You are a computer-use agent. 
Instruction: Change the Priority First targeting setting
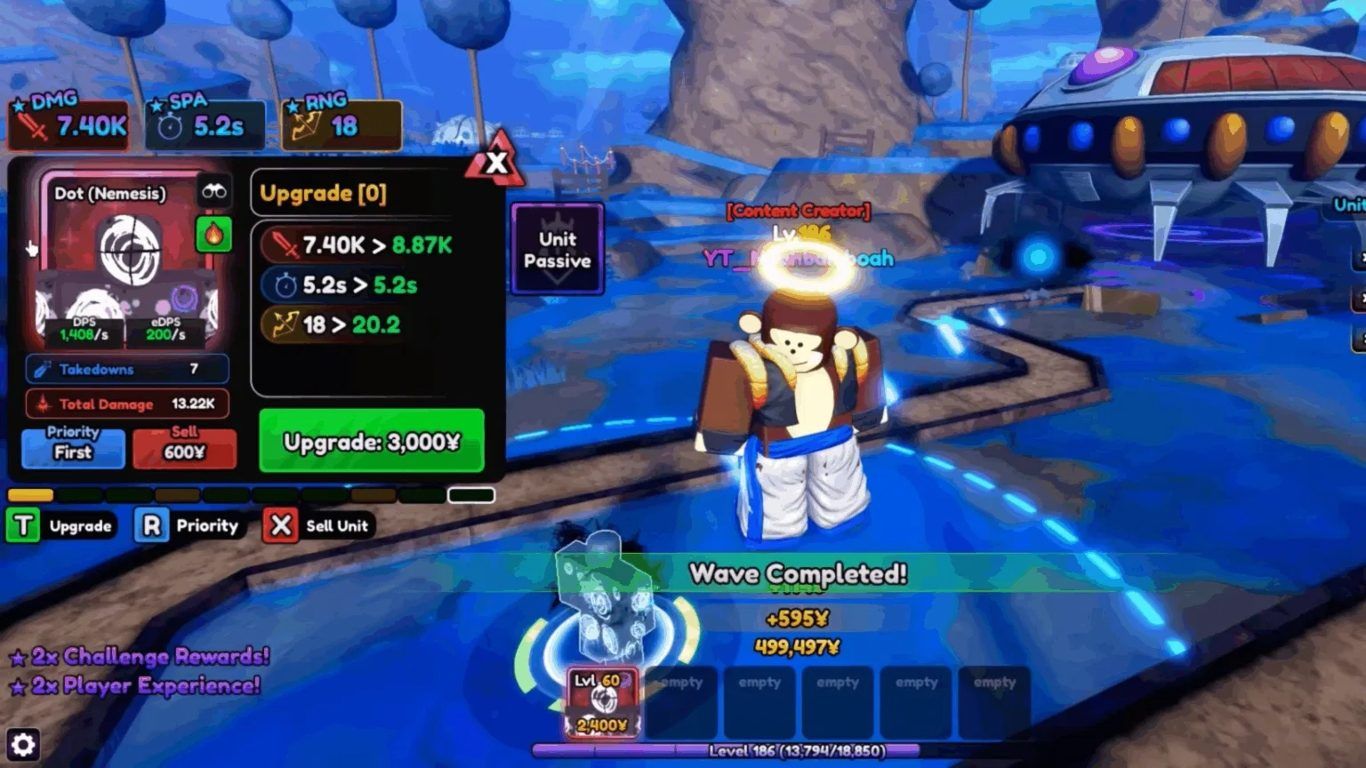click(73, 449)
